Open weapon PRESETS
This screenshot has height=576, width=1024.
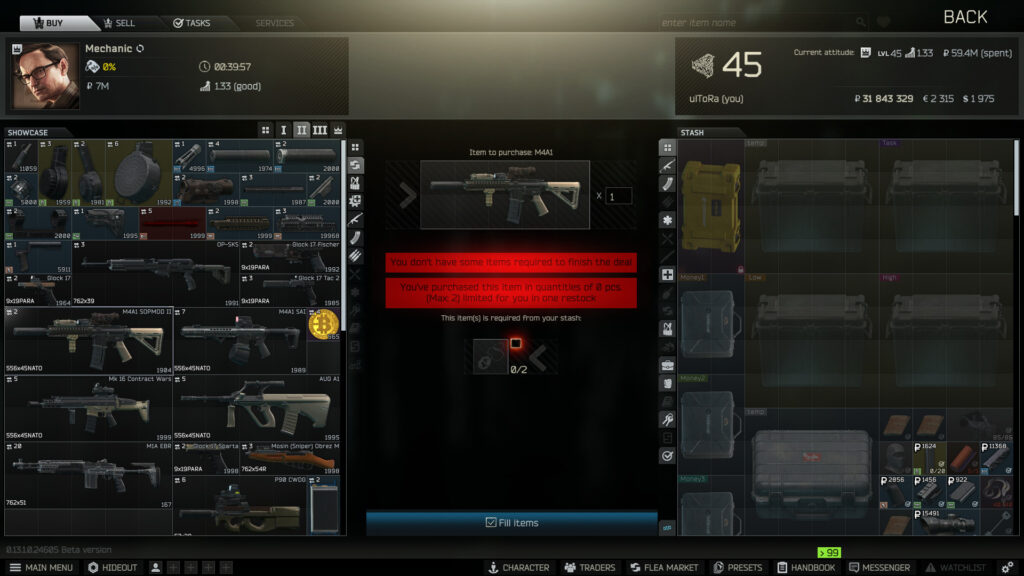coord(738,567)
